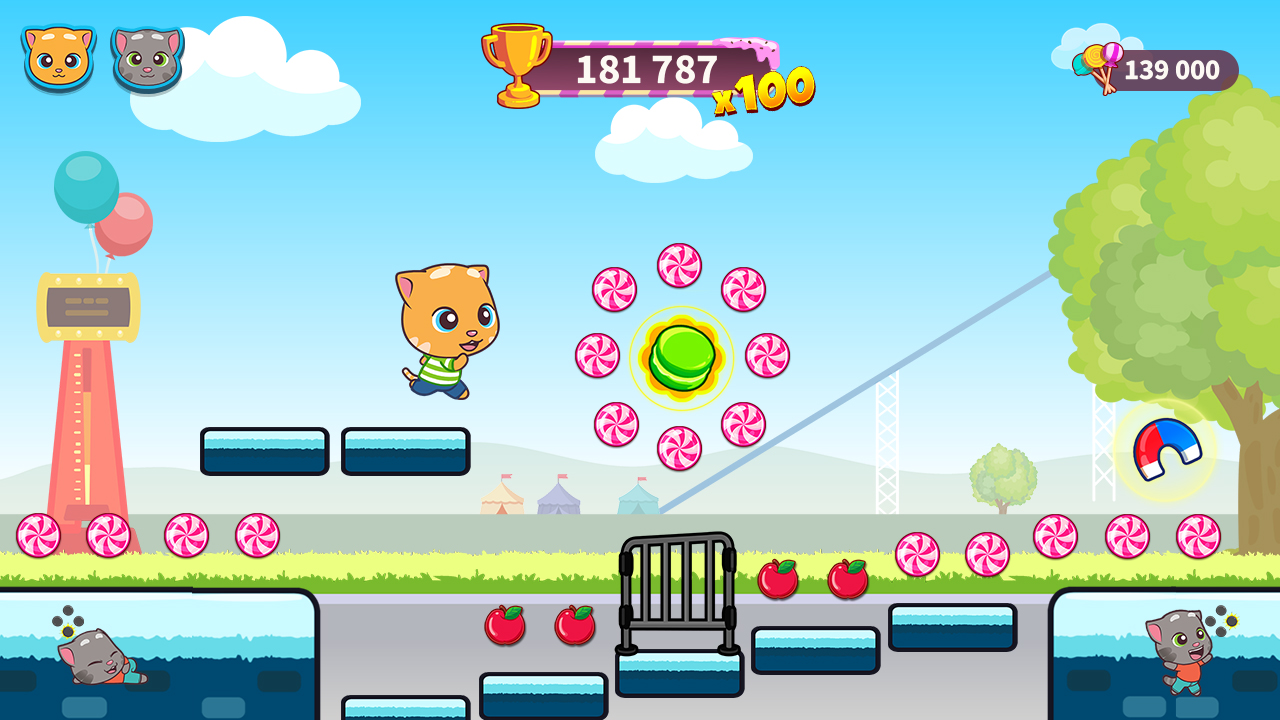Select the sleeping Tom in the left water panel
The image size is (1280, 720).
(95, 657)
